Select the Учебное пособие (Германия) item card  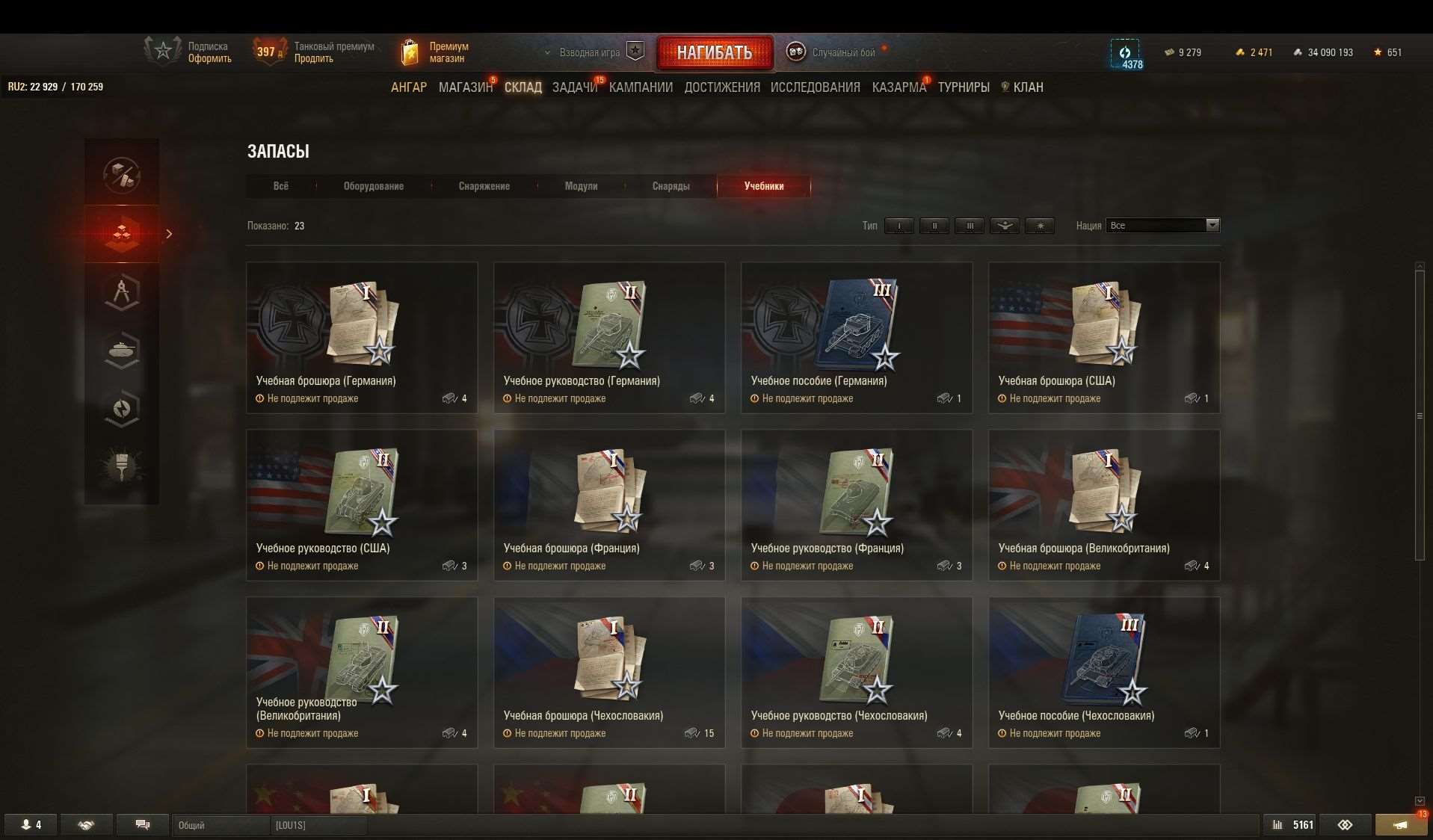click(857, 336)
